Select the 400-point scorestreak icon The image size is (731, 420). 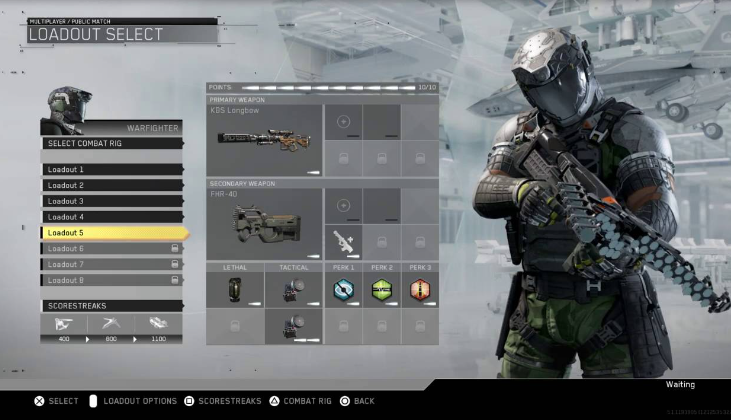(x=63, y=325)
